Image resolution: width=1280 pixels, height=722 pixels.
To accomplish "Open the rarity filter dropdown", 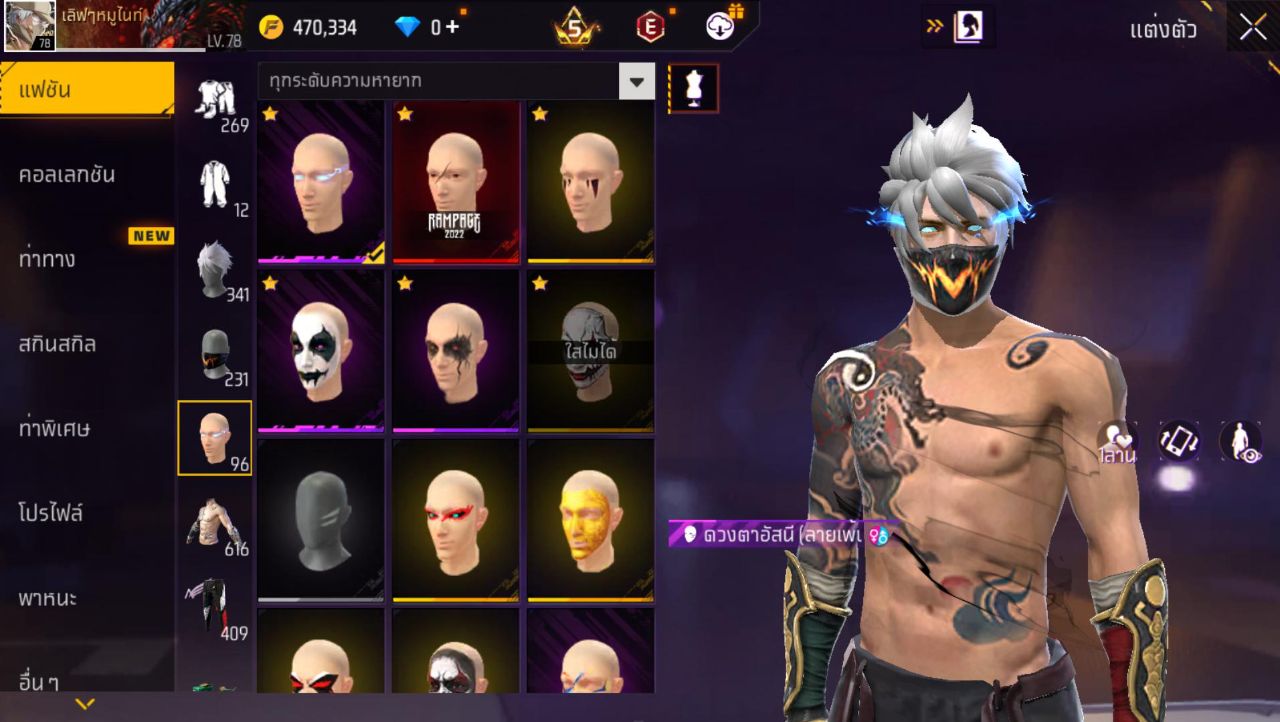I will point(636,81).
